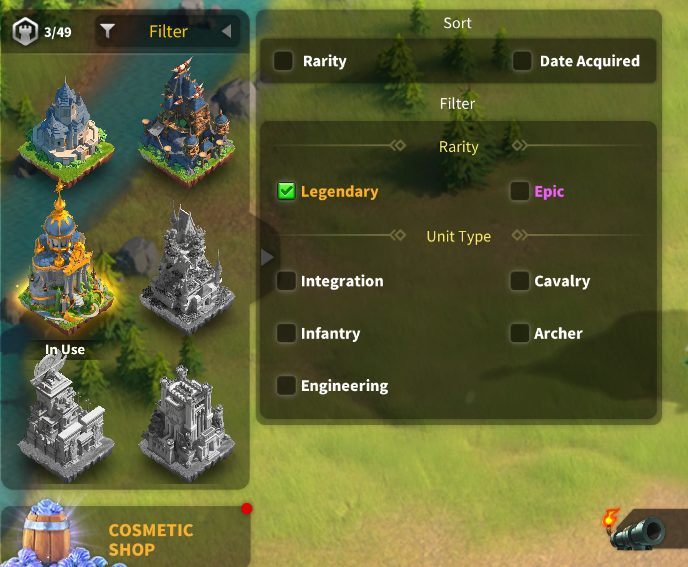Image resolution: width=688 pixels, height=567 pixels.
Task: Choose the dark blue castle with orange flags
Action: pyautogui.click(x=186, y=120)
